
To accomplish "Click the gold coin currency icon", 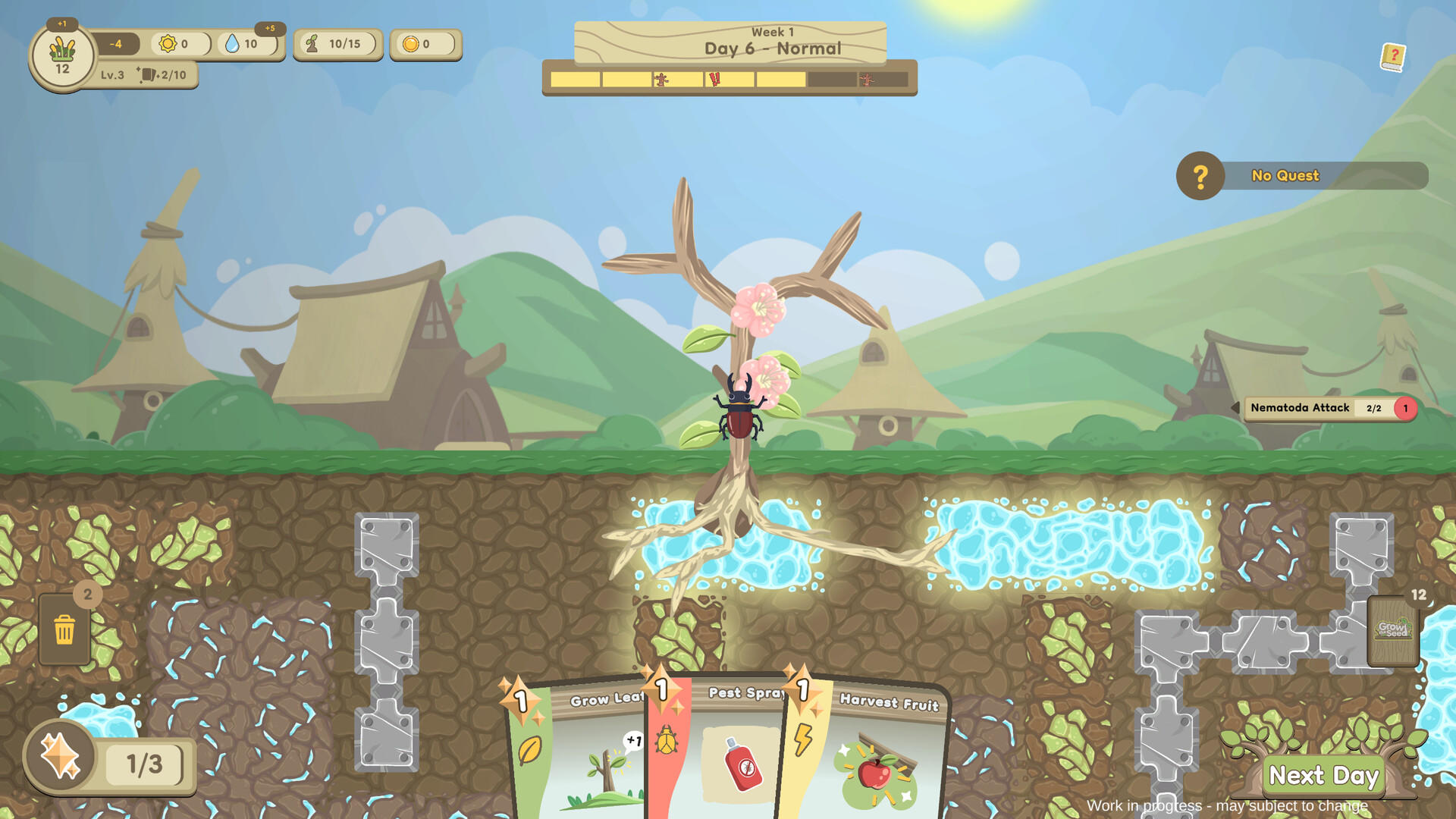I will (x=411, y=44).
